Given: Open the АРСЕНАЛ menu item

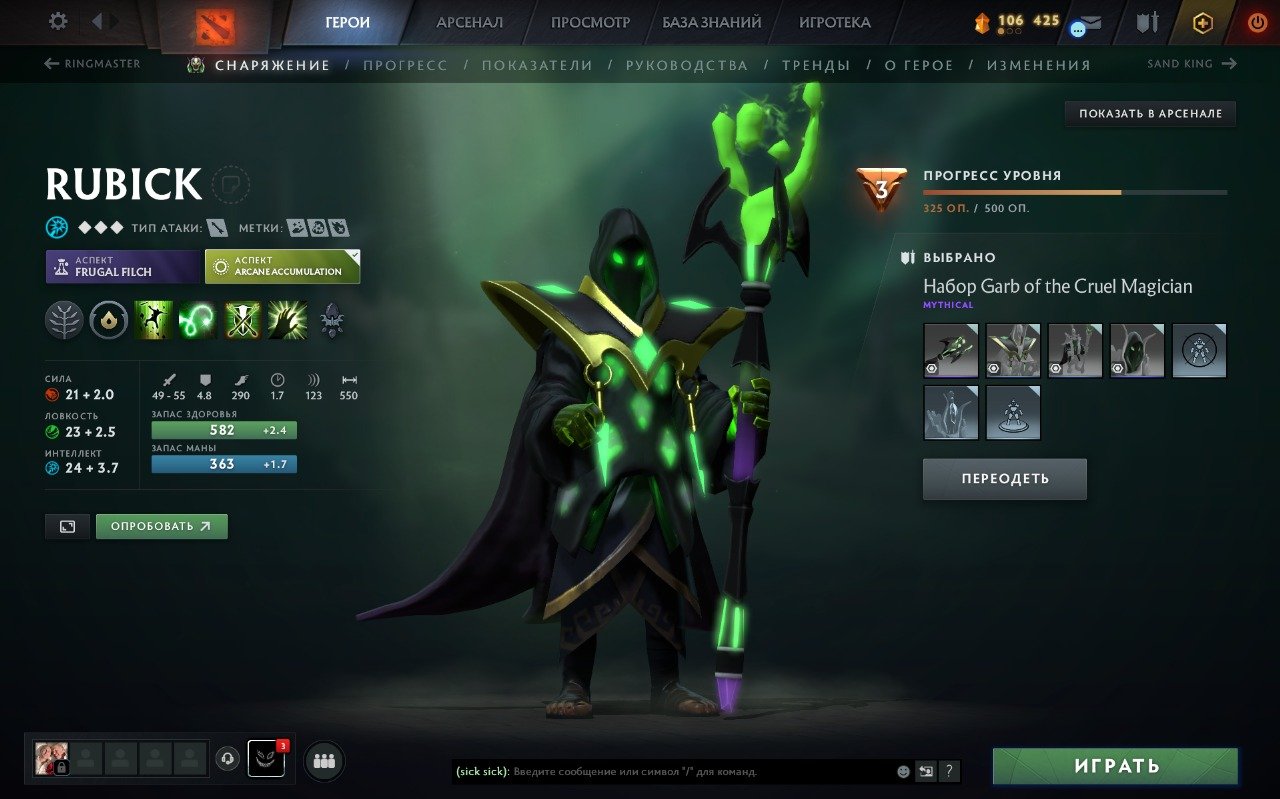Looking at the screenshot, I should coord(469,21).
